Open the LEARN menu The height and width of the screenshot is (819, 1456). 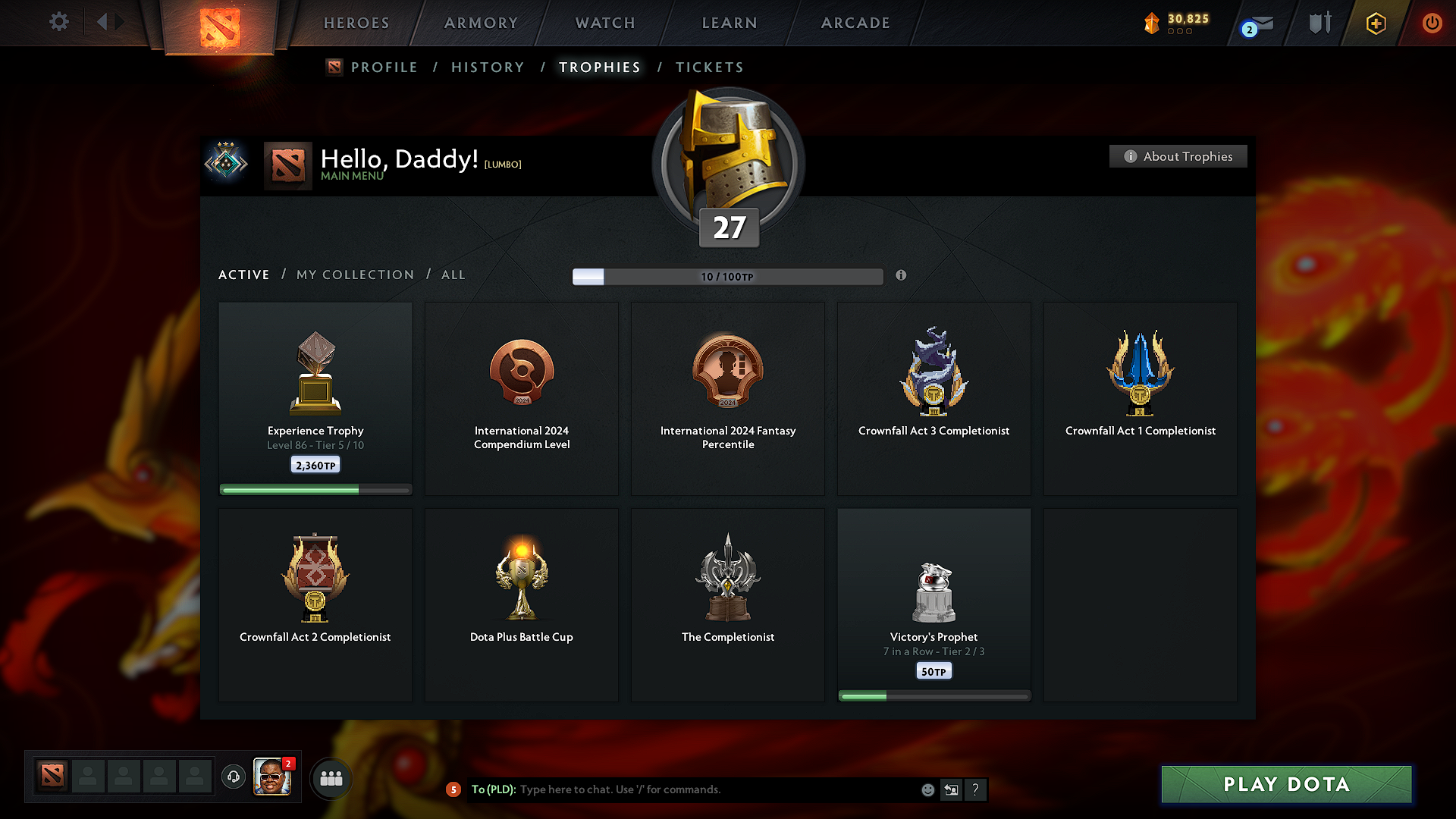[729, 23]
